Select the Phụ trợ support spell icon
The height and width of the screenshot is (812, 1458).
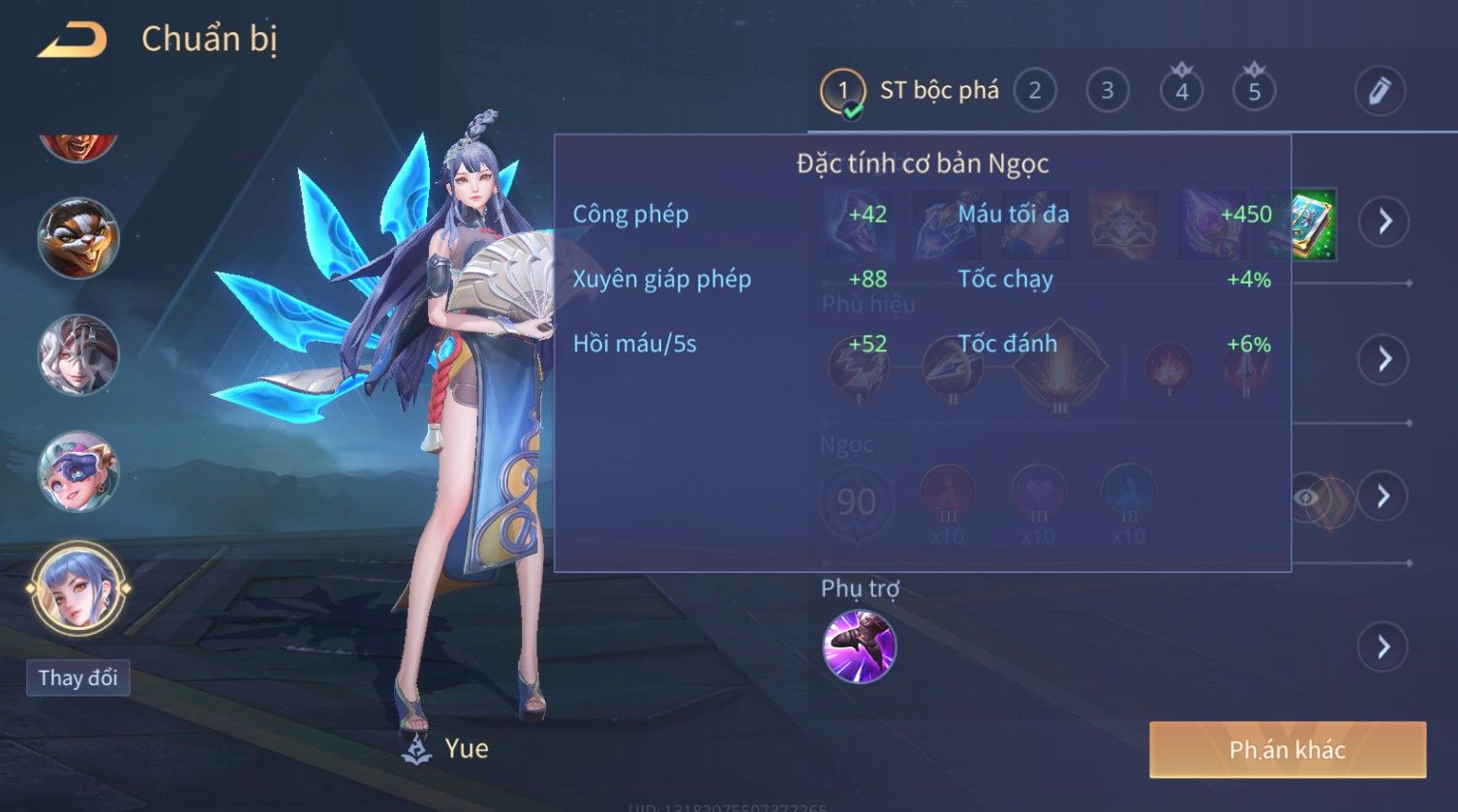tap(859, 647)
